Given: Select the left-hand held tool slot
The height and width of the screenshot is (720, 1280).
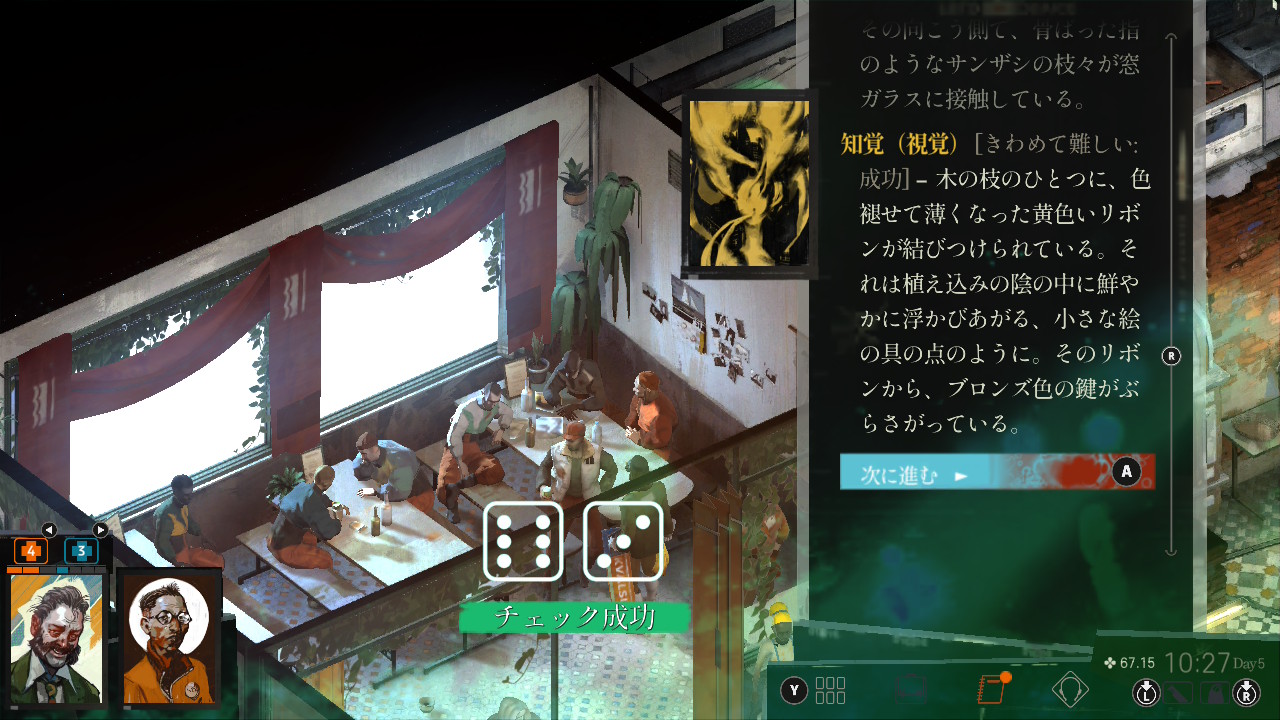Looking at the screenshot, I should coord(1181,691).
